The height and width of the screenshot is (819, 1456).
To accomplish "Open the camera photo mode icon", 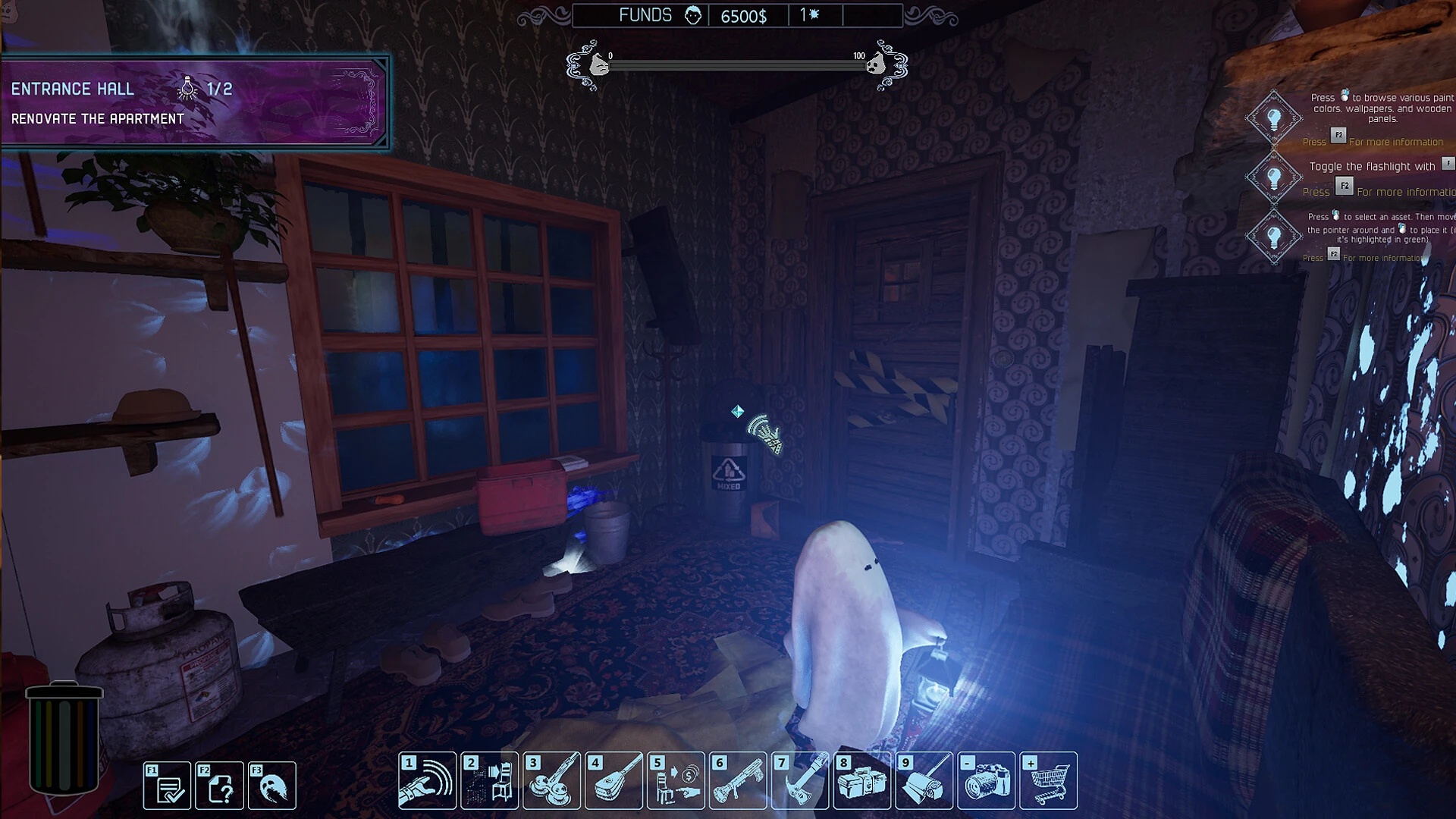I will pos(987,781).
